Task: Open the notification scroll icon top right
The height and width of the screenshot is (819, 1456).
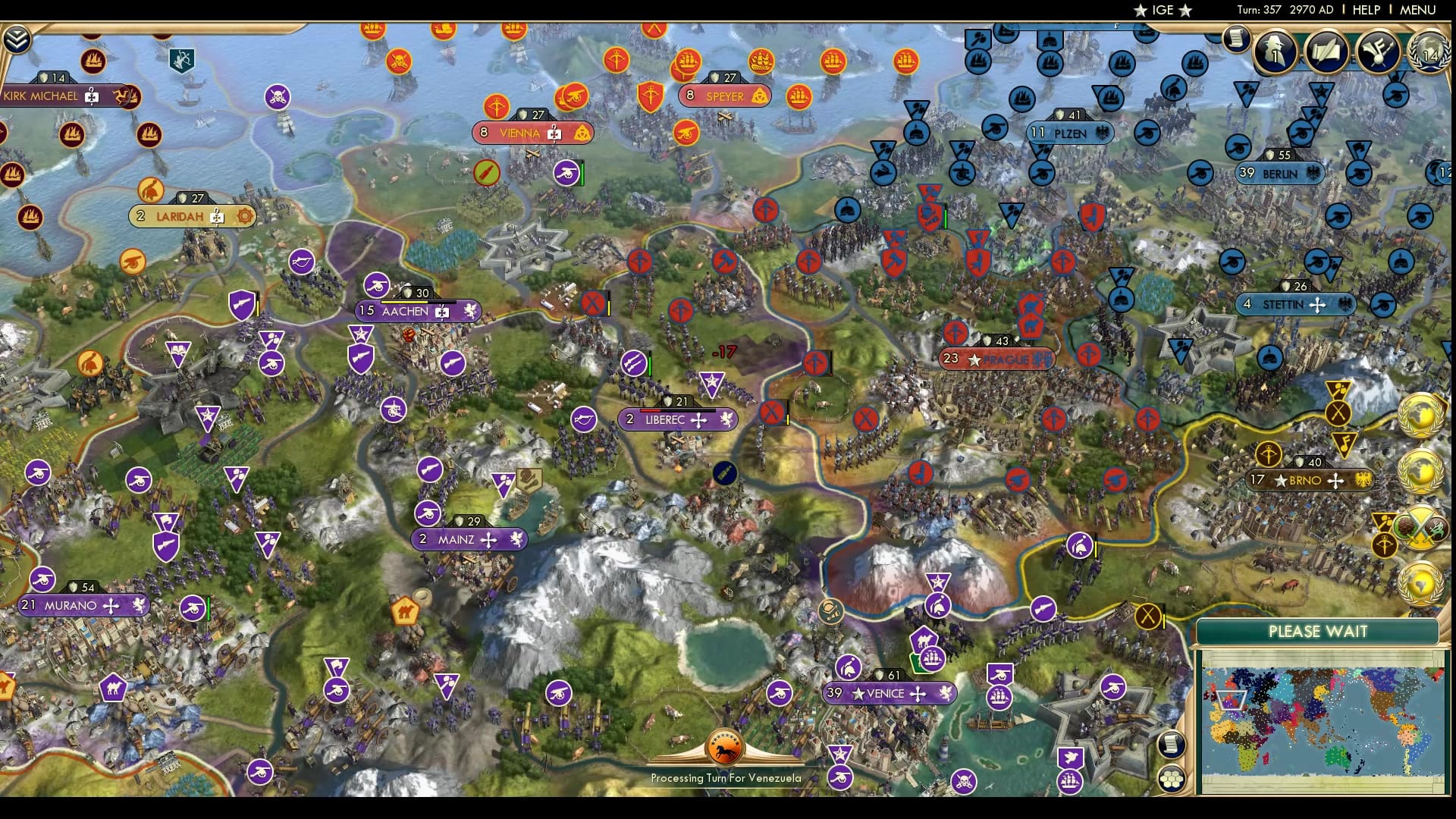Action: click(x=1238, y=38)
